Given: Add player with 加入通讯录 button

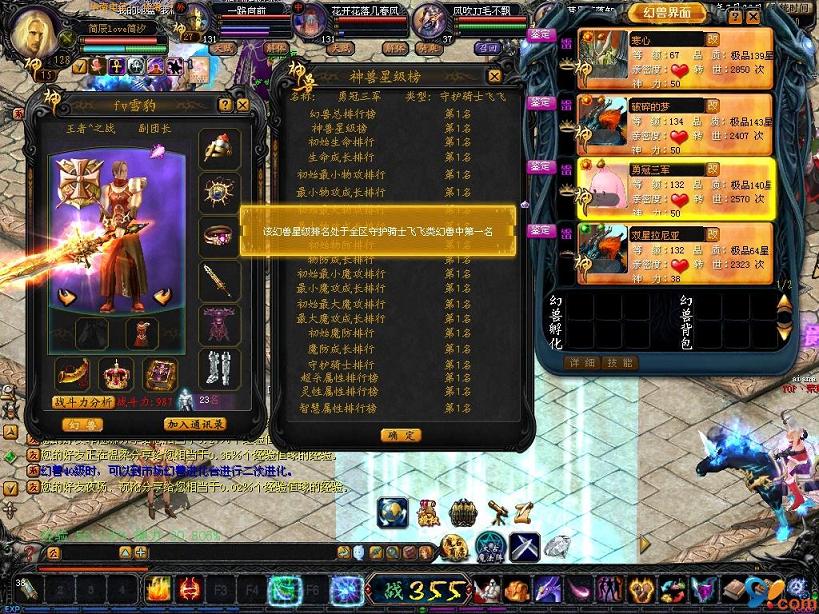Looking at the screenshot, I should [x=194, y=425].
